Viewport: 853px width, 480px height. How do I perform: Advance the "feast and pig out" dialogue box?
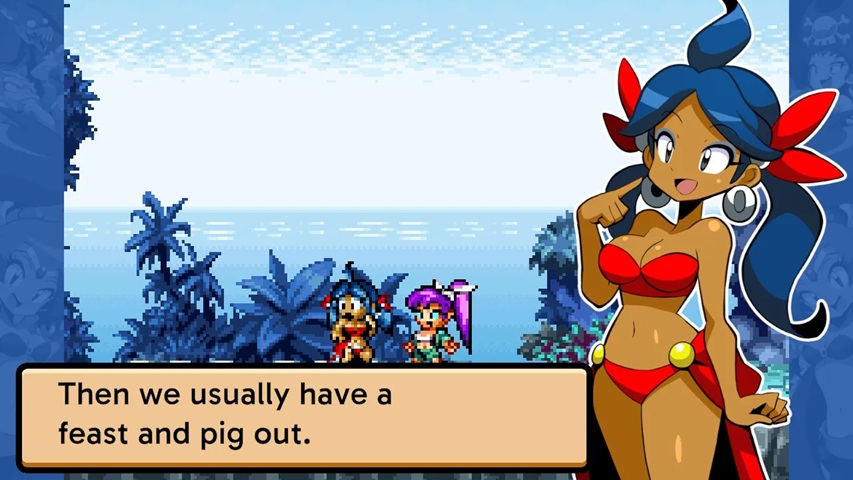302,416
